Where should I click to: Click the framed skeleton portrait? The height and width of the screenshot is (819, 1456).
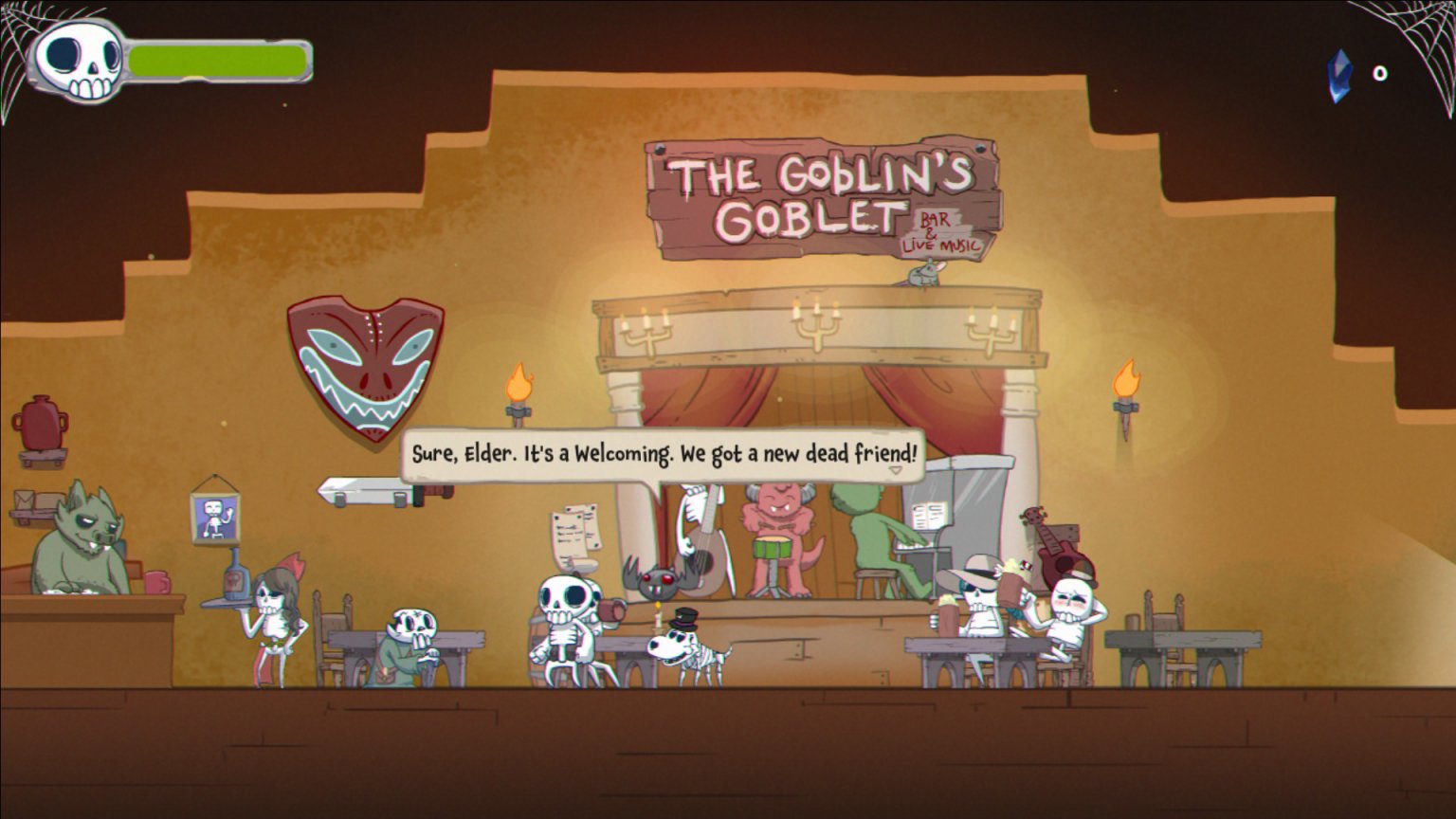click(x=214, y=517)
